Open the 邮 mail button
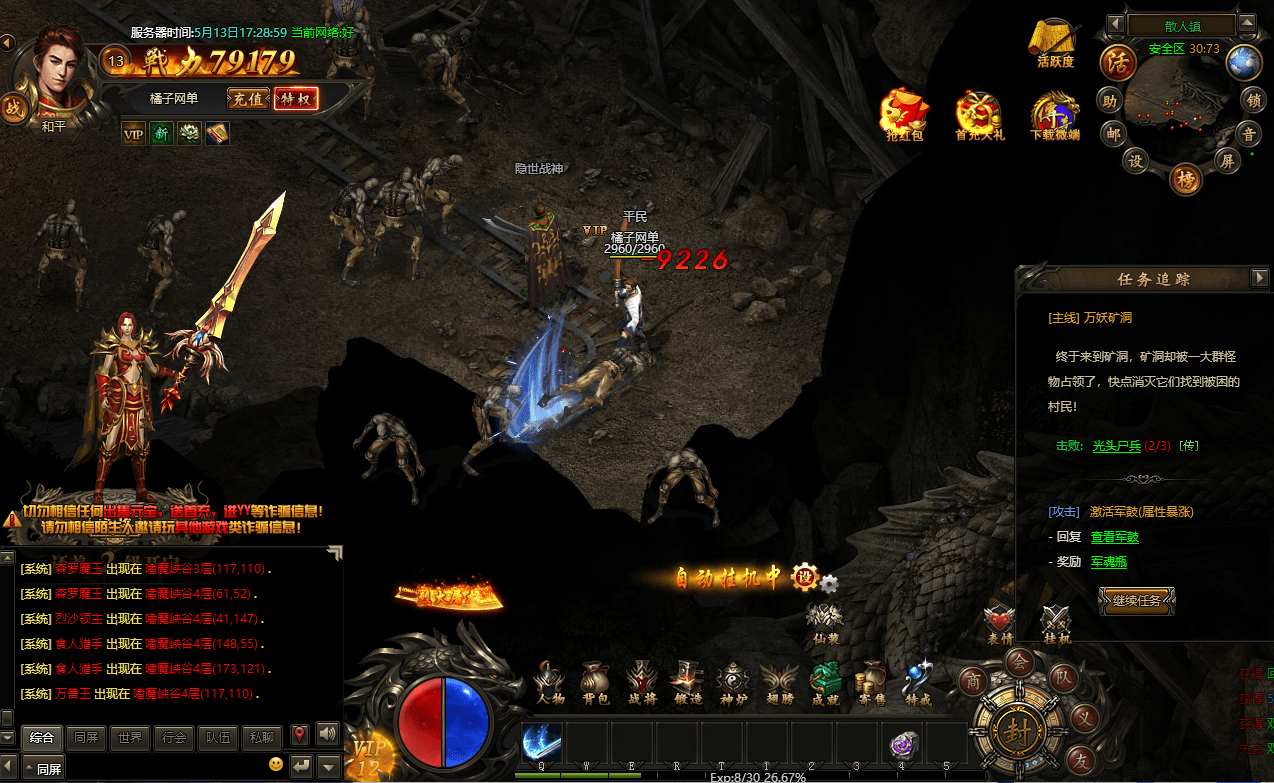Viewport: 1274px width, 783px height. point(1113,132)
